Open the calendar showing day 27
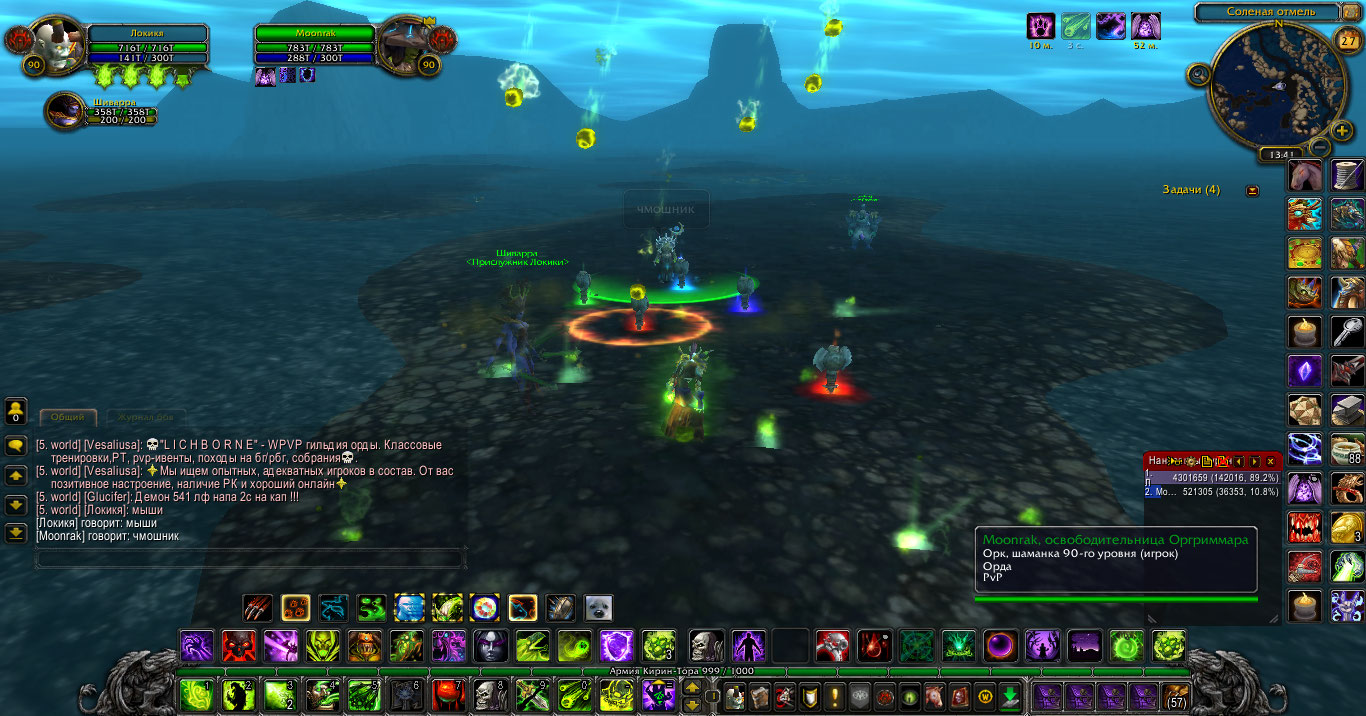 1347,39
